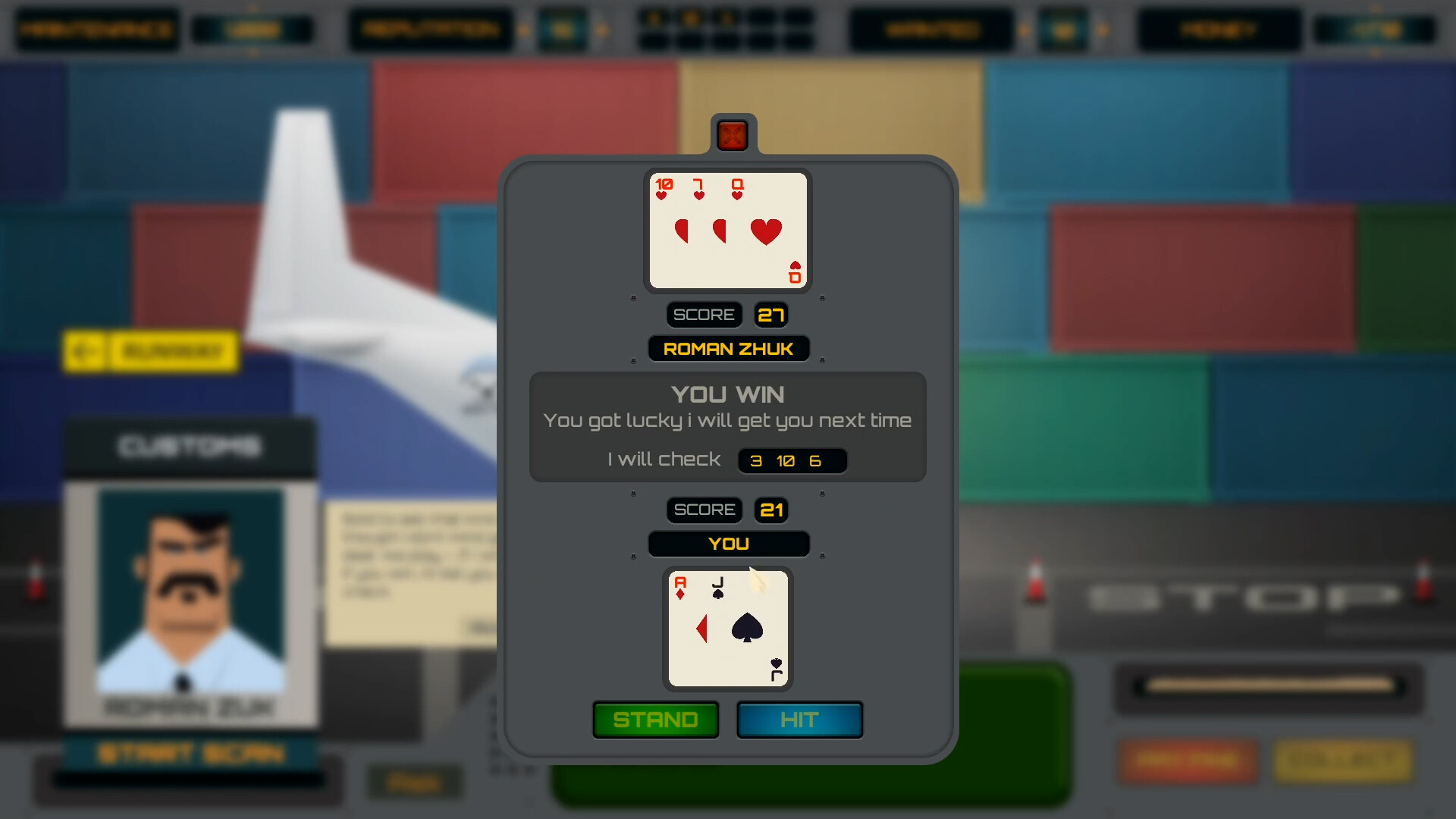The height and width of the screenshot is (819, 1456).
Task: Click the MONEY display on the top bar
Action: click(1218, 30)
